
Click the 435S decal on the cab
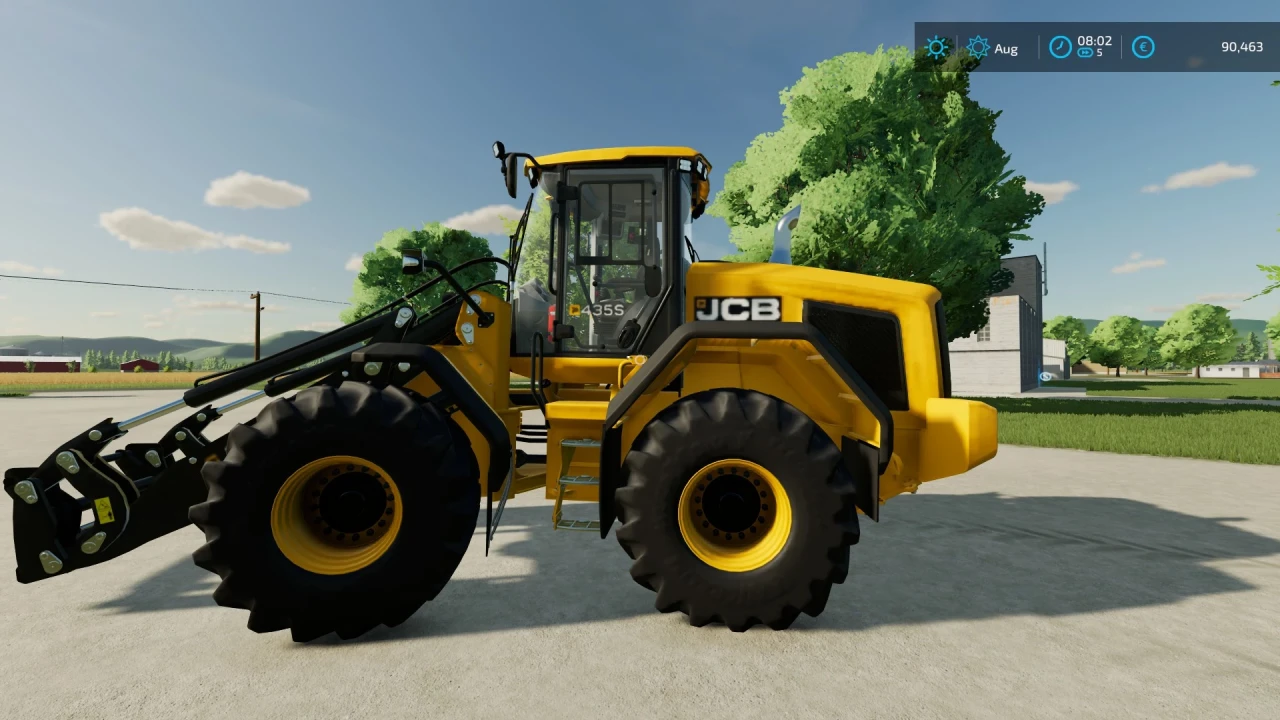597,311
